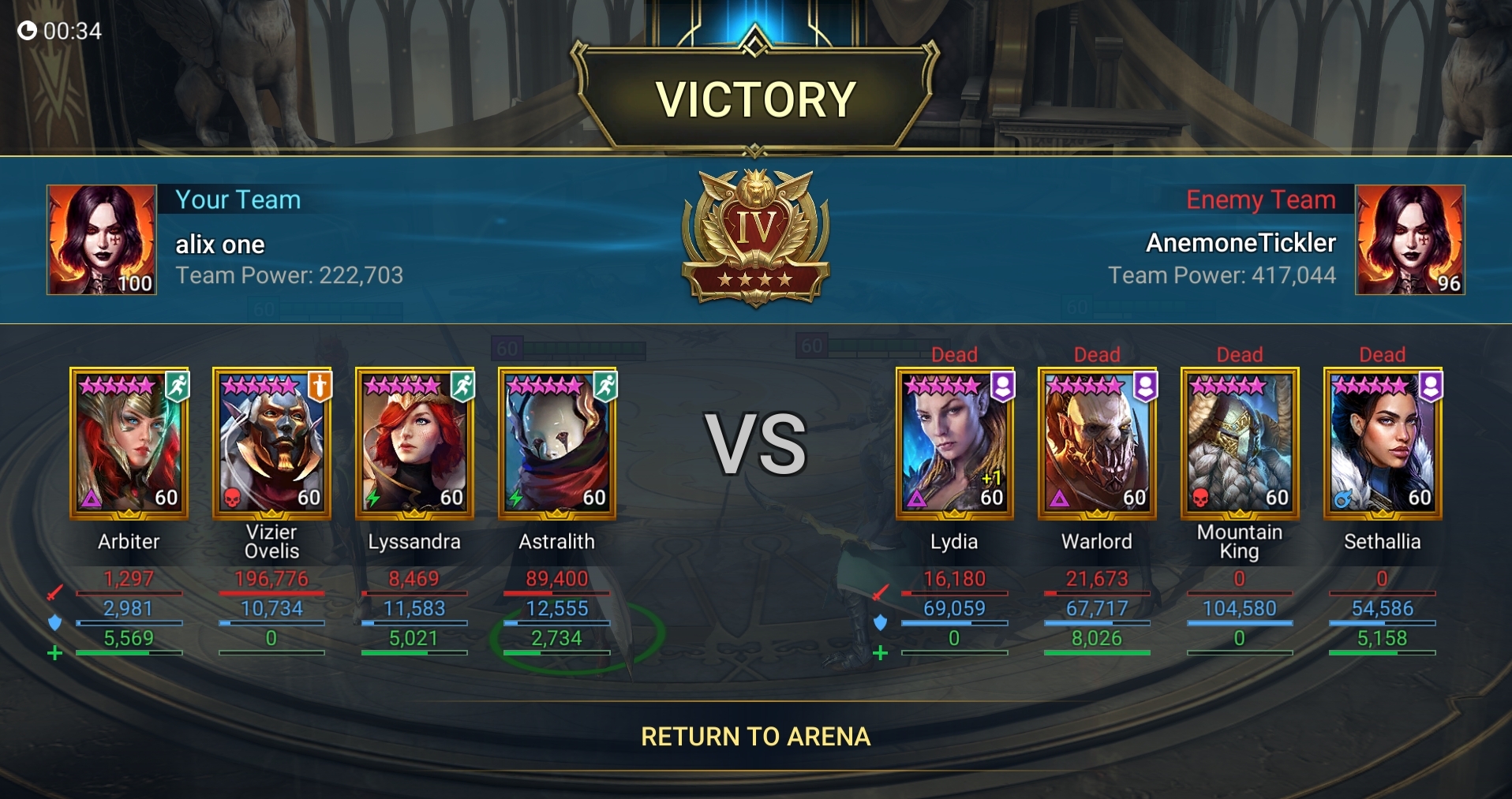Click the battle timer clock icon
This screenshot has width=1512, height=799.
click(26, 30)
